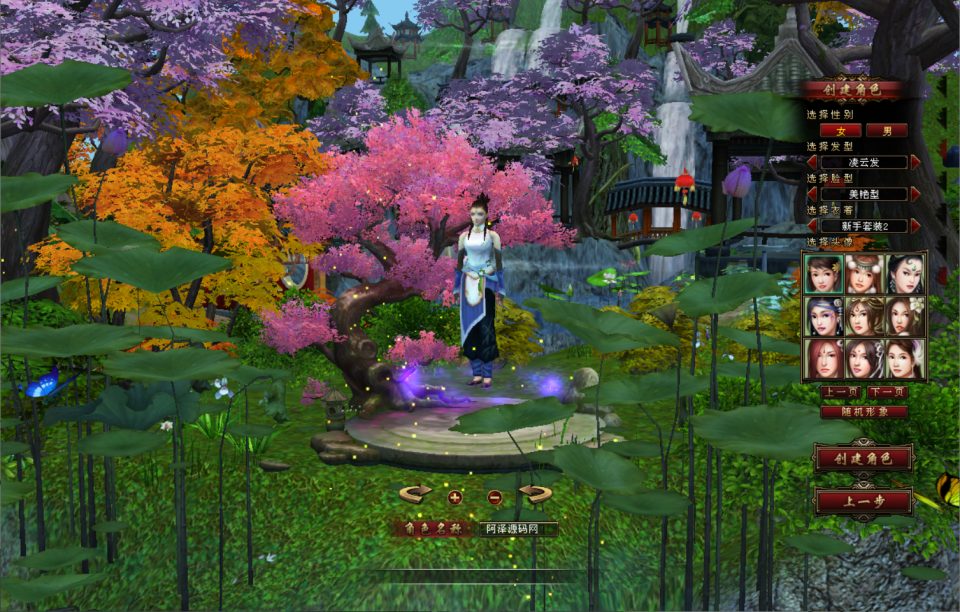Select the male (男) gender button
Image resolution: width=960 pixels, height=612 pixels.
coord(887,130)
